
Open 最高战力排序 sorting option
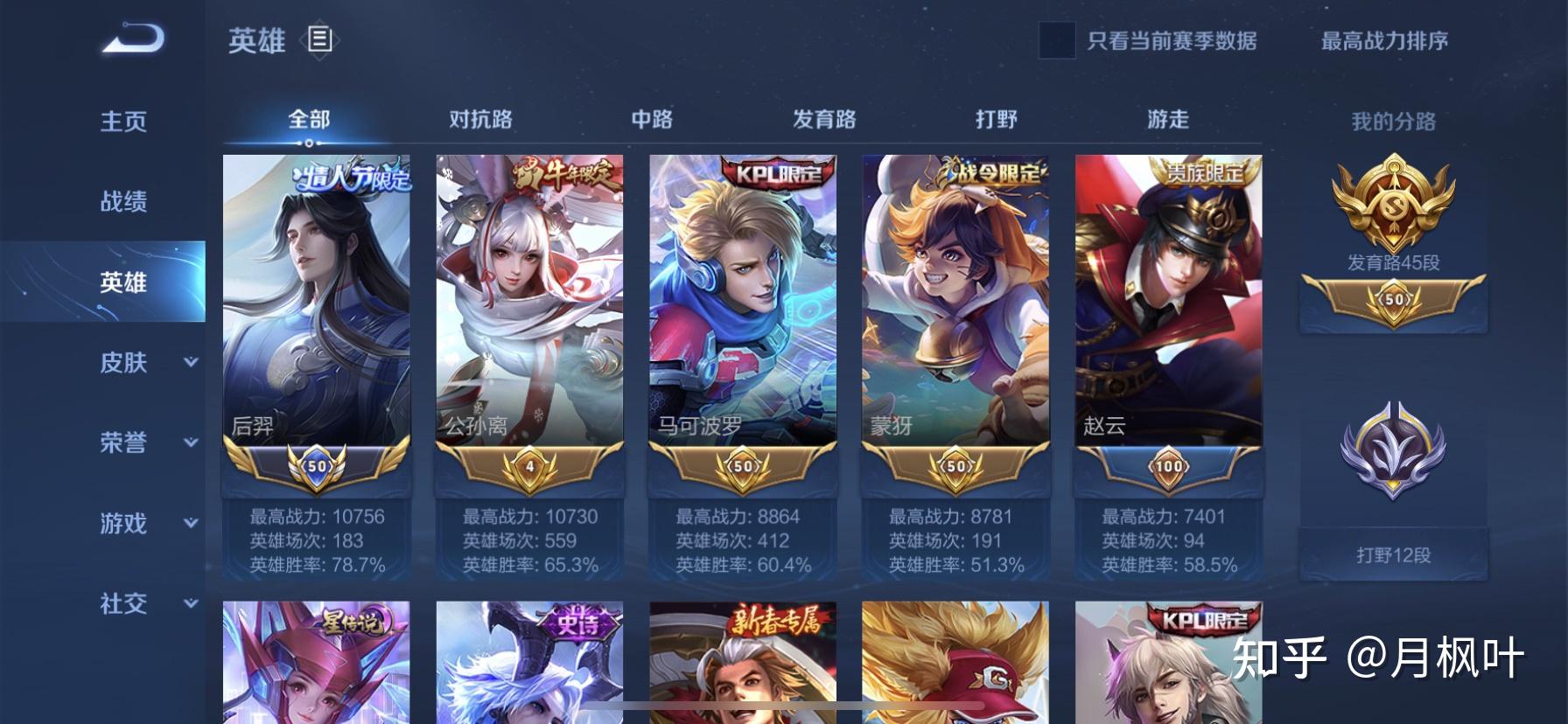1381,40
